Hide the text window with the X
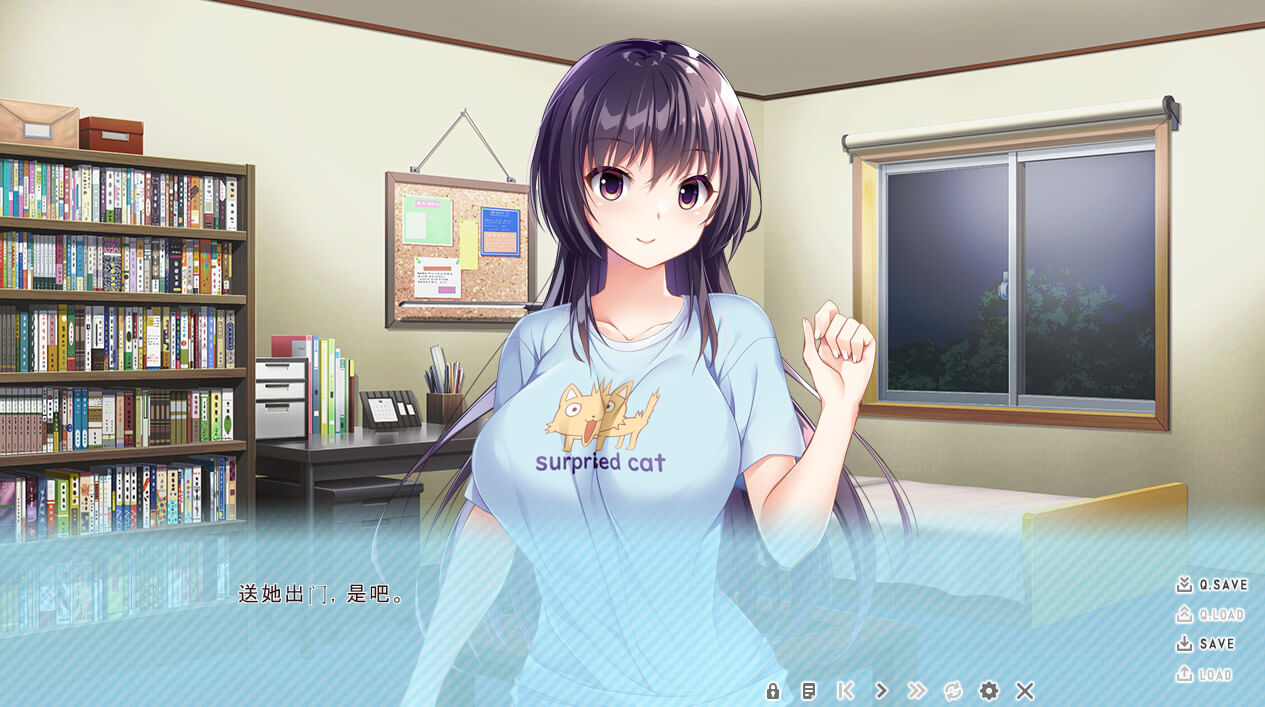 pyautogui.click(x=1024, y=691)
